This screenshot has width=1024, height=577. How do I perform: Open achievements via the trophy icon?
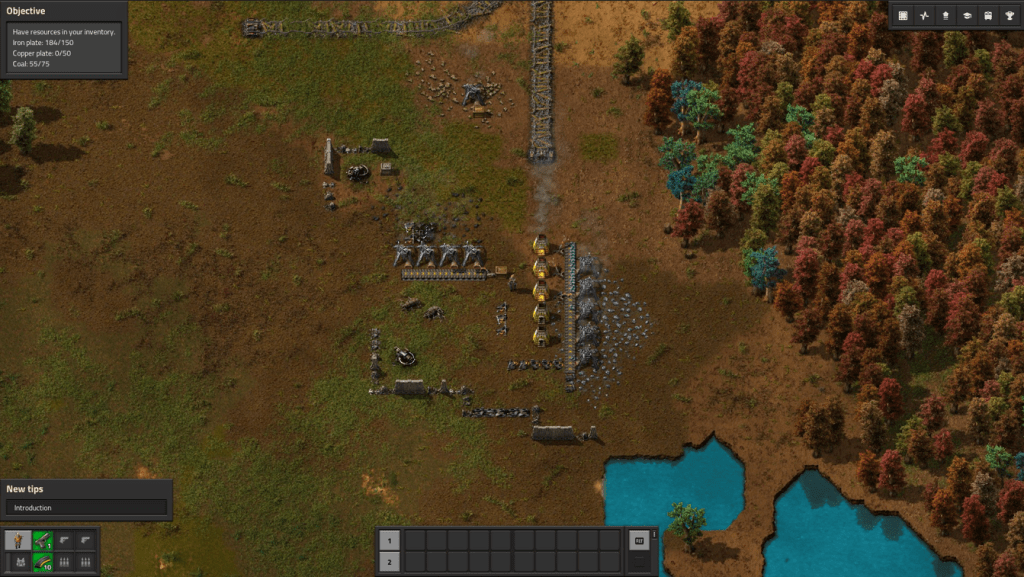click(x=1009, y=16)
